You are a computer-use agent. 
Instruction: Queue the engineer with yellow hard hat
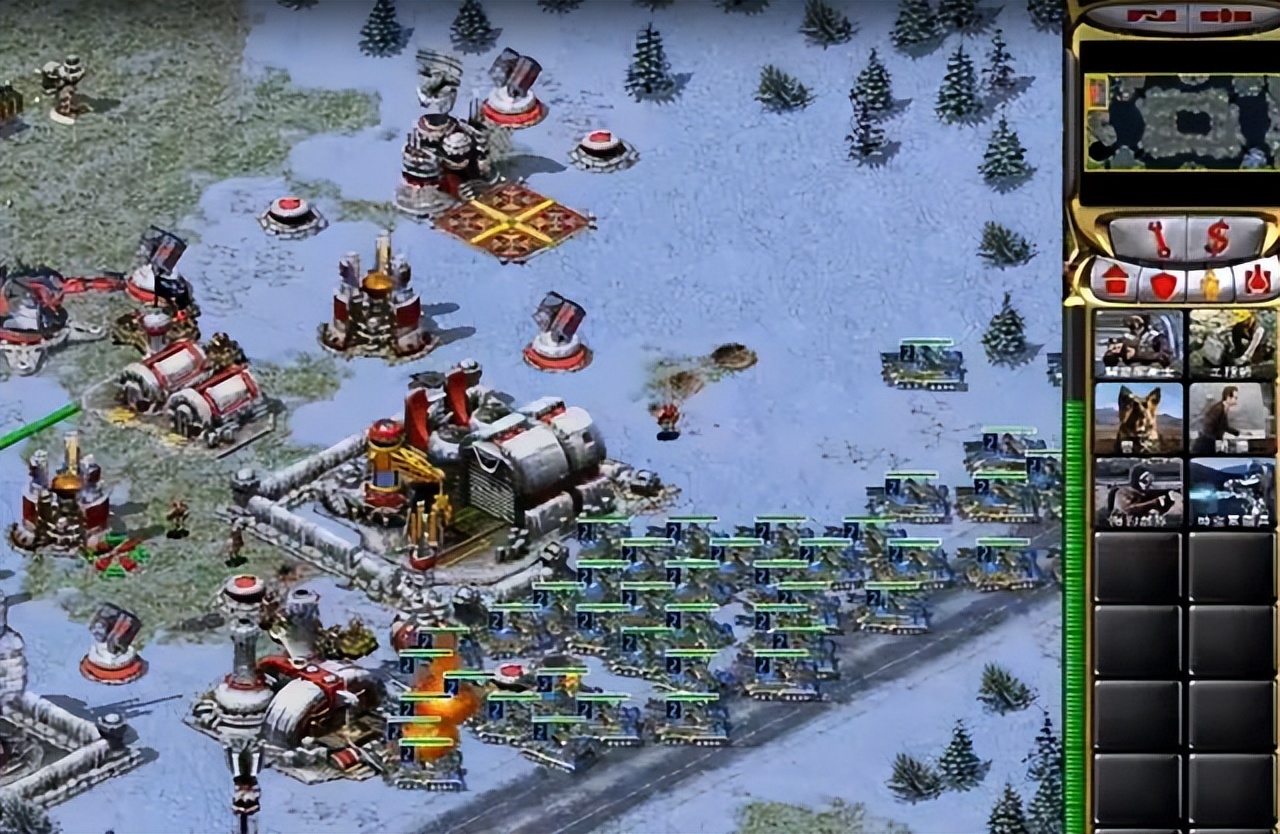click(1232, 342)
